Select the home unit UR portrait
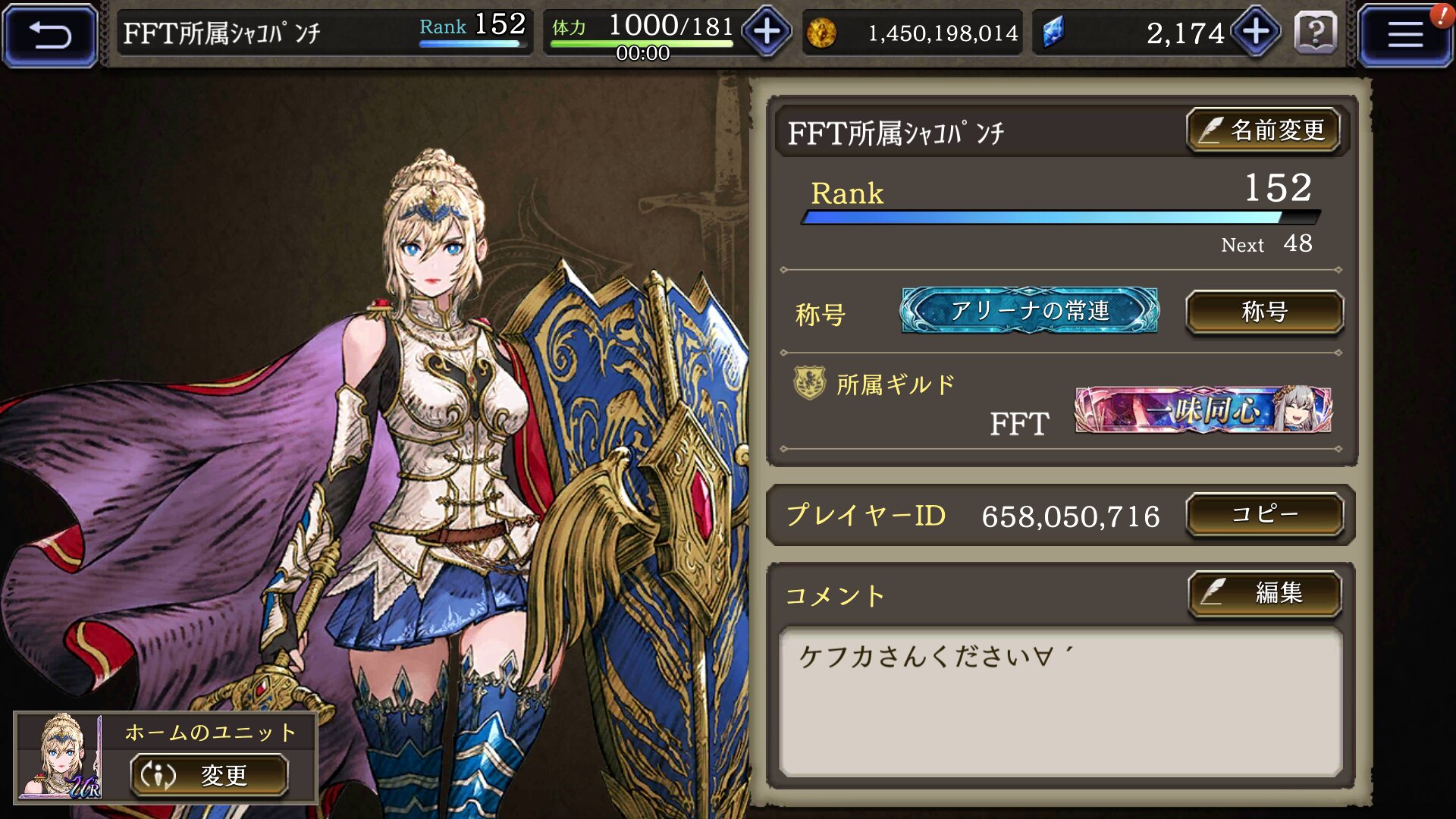This screenshot has height=819, width=1456. click(60, 757)
